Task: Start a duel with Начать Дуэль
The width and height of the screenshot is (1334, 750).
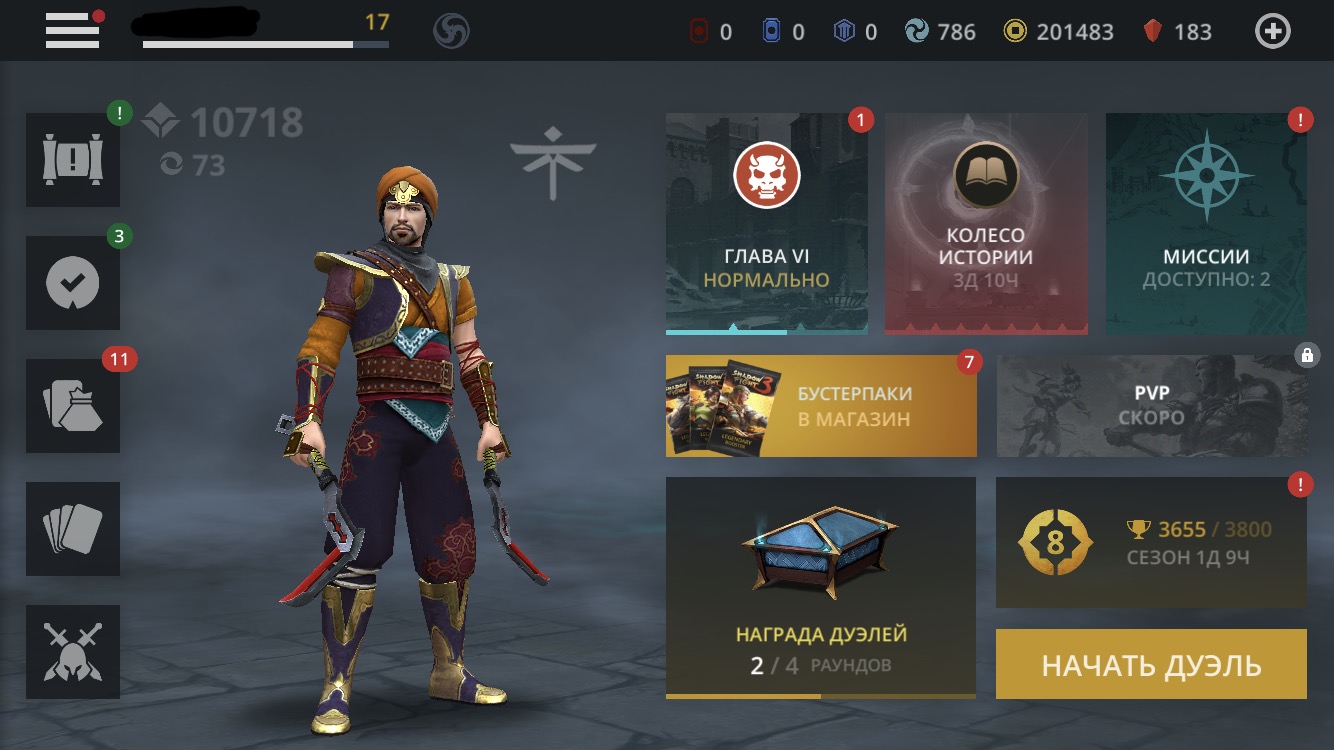Action: point(1151,664)
